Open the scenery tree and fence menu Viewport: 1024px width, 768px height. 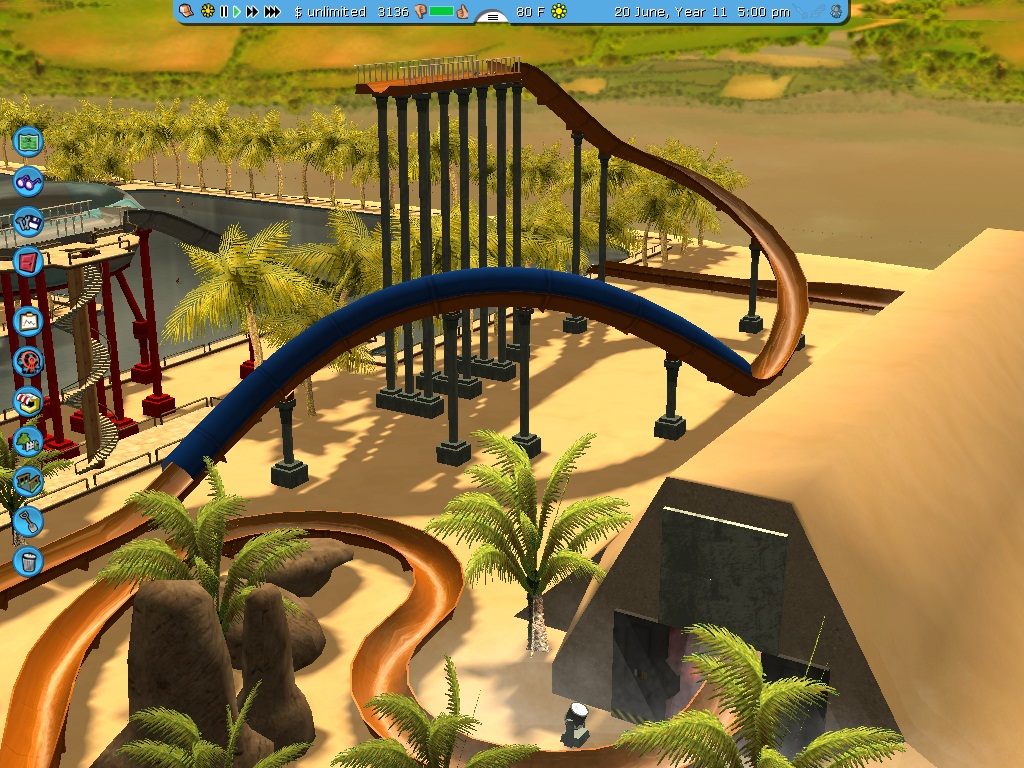pyautogui.click(x=29, y=441)
